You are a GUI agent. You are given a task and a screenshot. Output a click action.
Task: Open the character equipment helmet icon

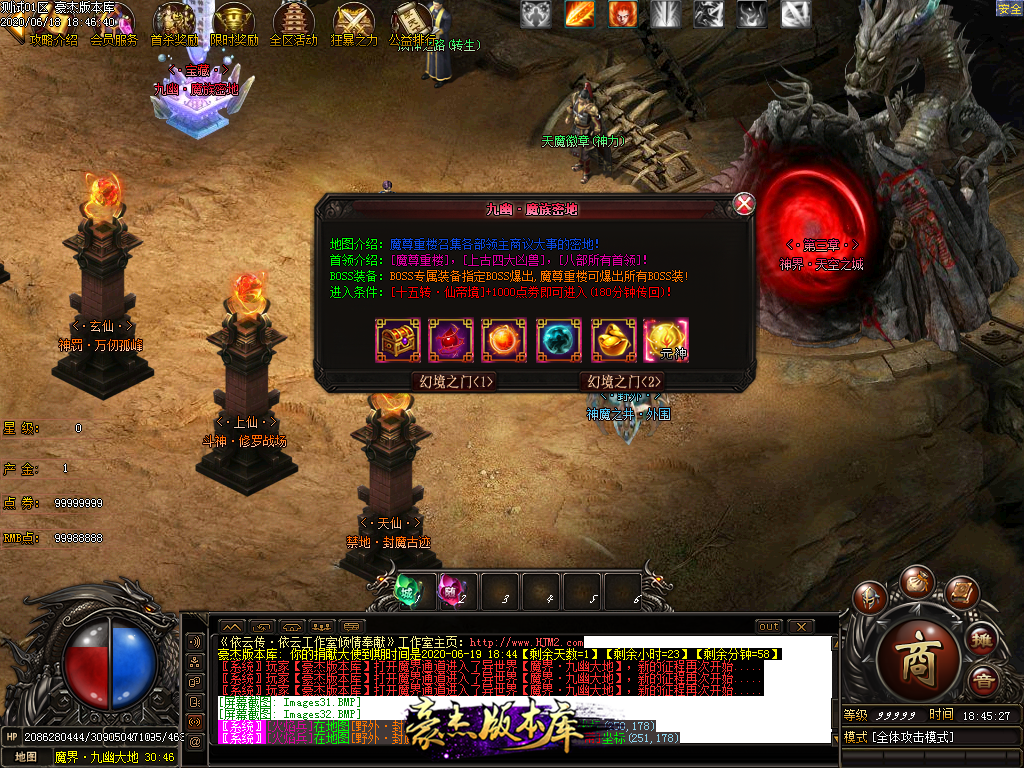pyautogui.click(x=869, y=598)
